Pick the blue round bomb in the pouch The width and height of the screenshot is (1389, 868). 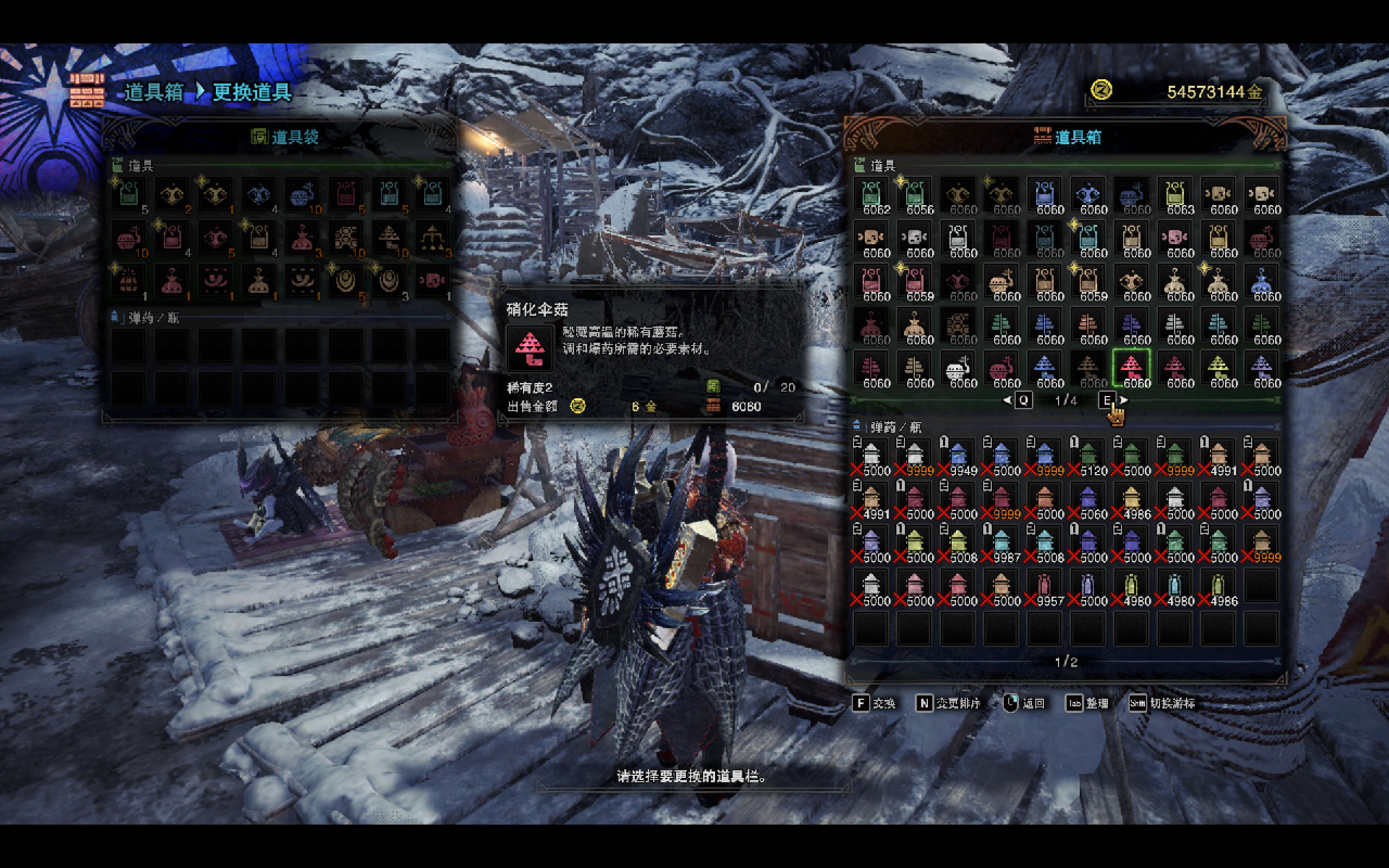click(302, 195)
